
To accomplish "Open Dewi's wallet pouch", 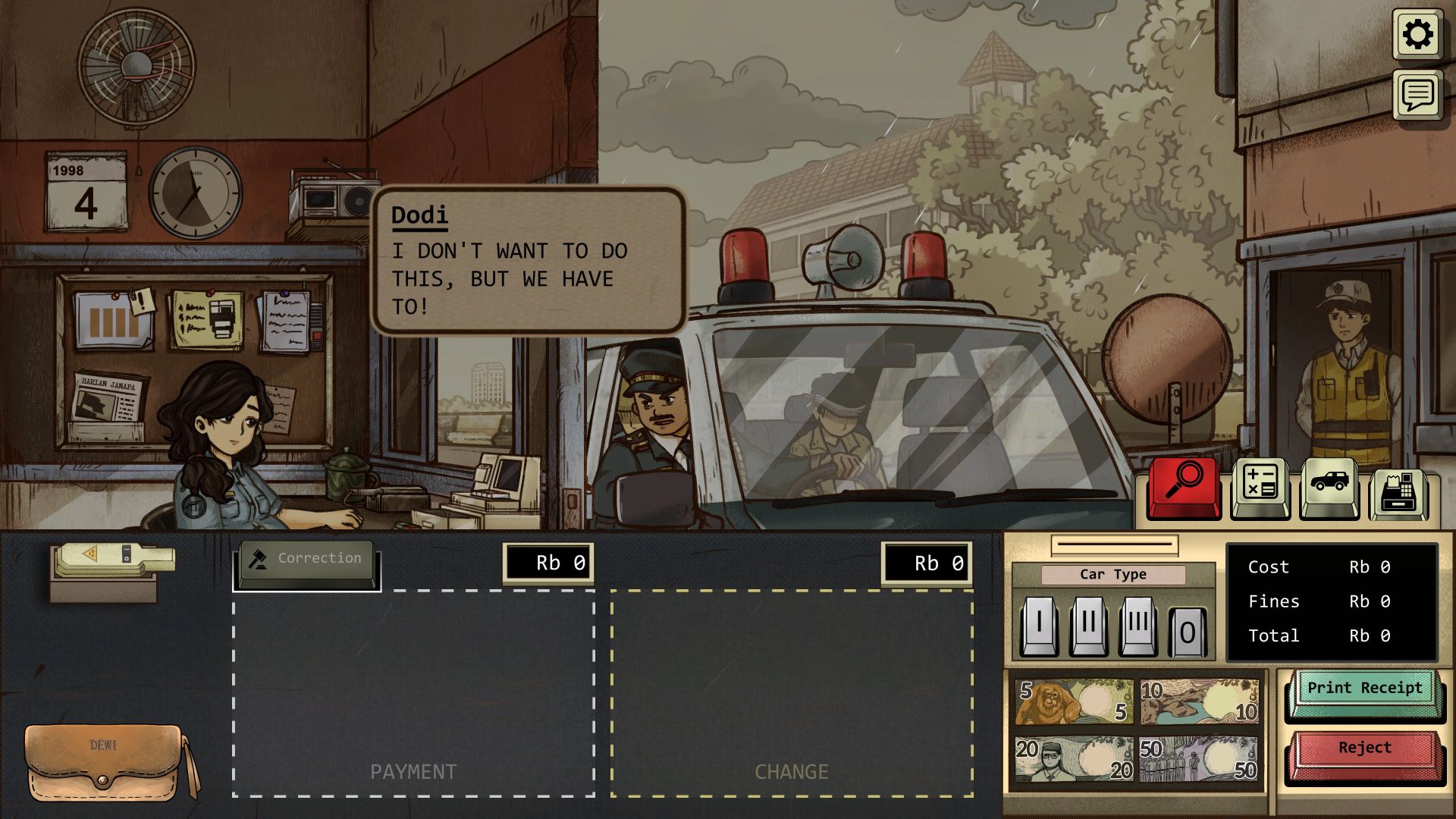I will (106, 762).
